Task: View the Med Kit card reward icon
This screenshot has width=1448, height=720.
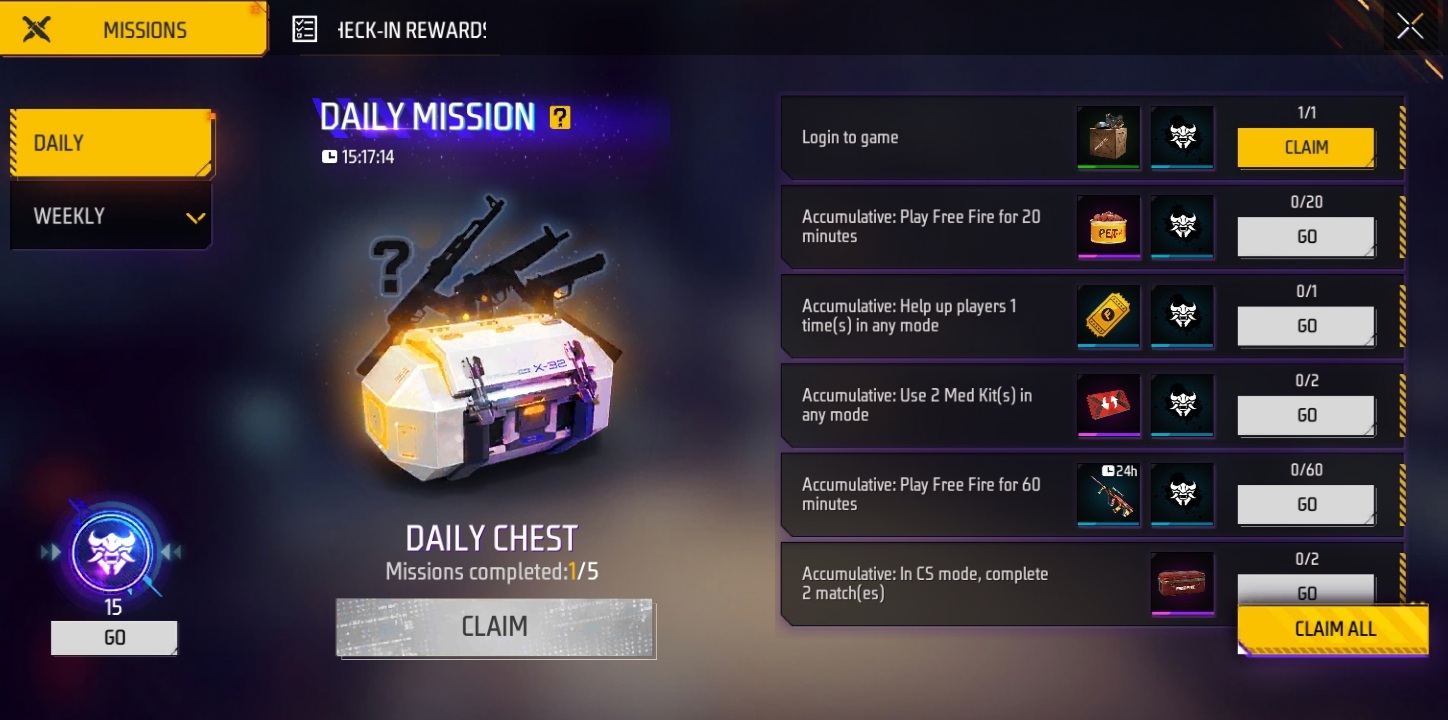Action: coord(1107,405)
